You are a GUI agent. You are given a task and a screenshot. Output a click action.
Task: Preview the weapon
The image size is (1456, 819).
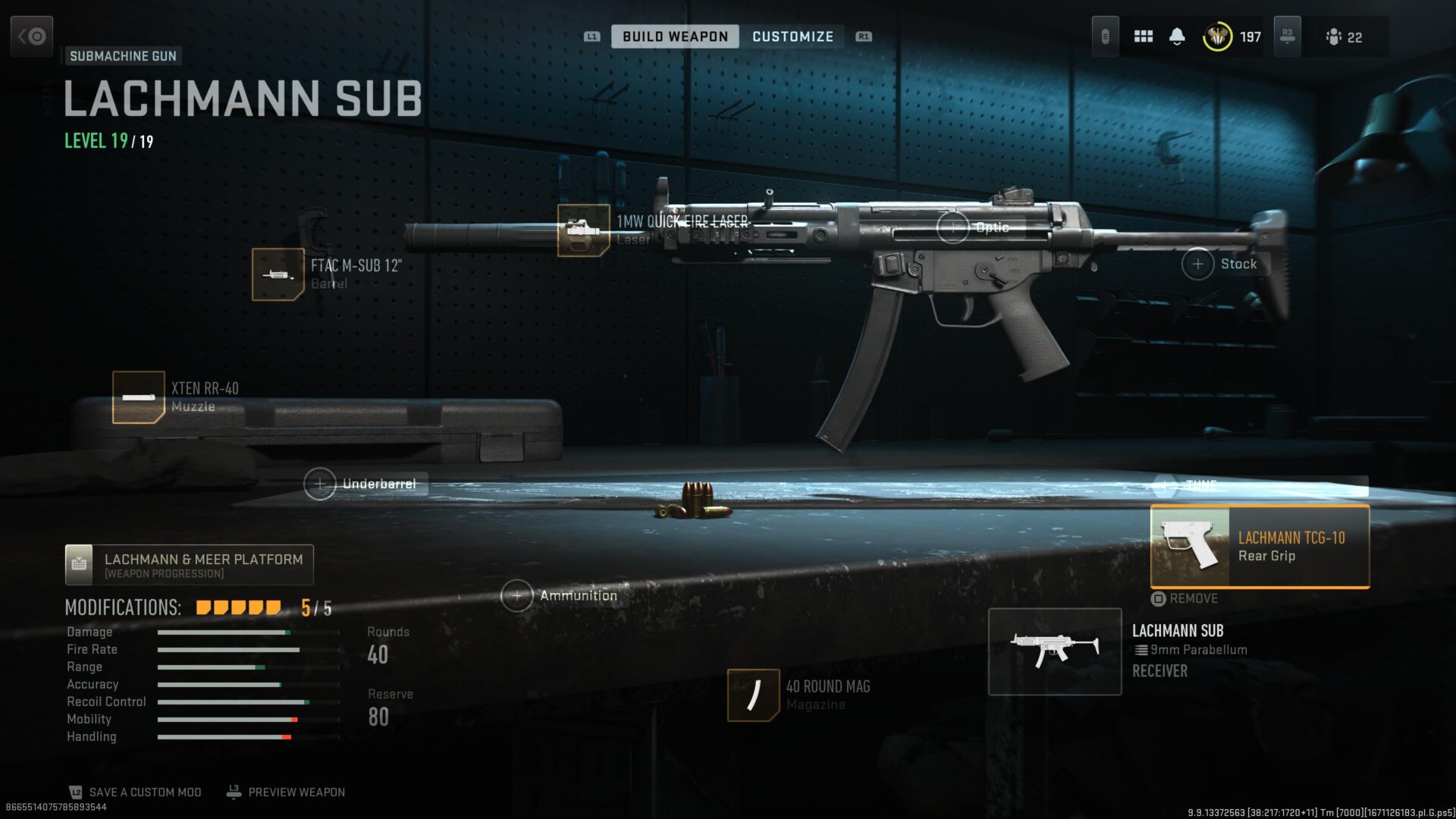pyautogui.click(x=287, y=792)
